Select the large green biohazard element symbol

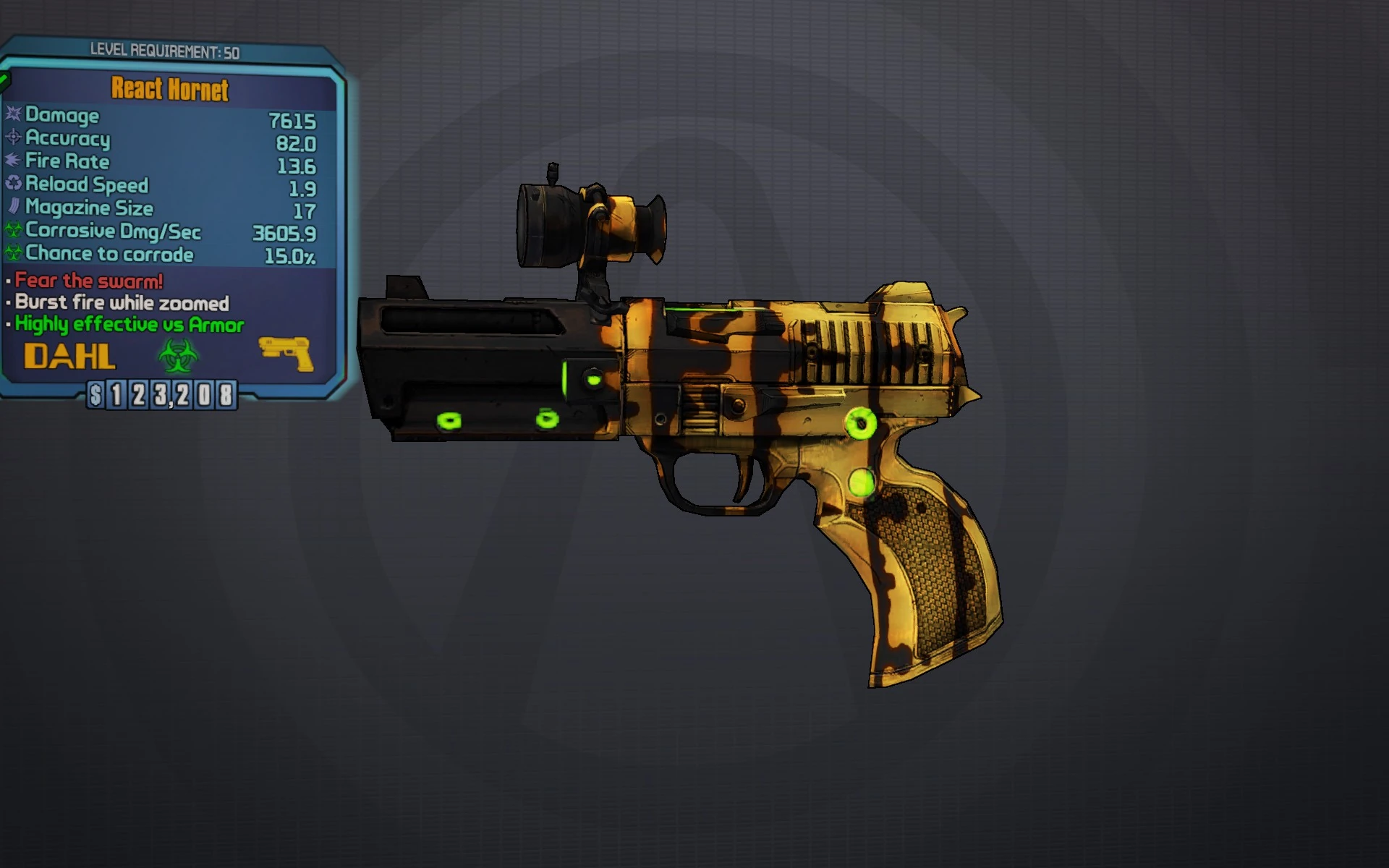[179, 356]
